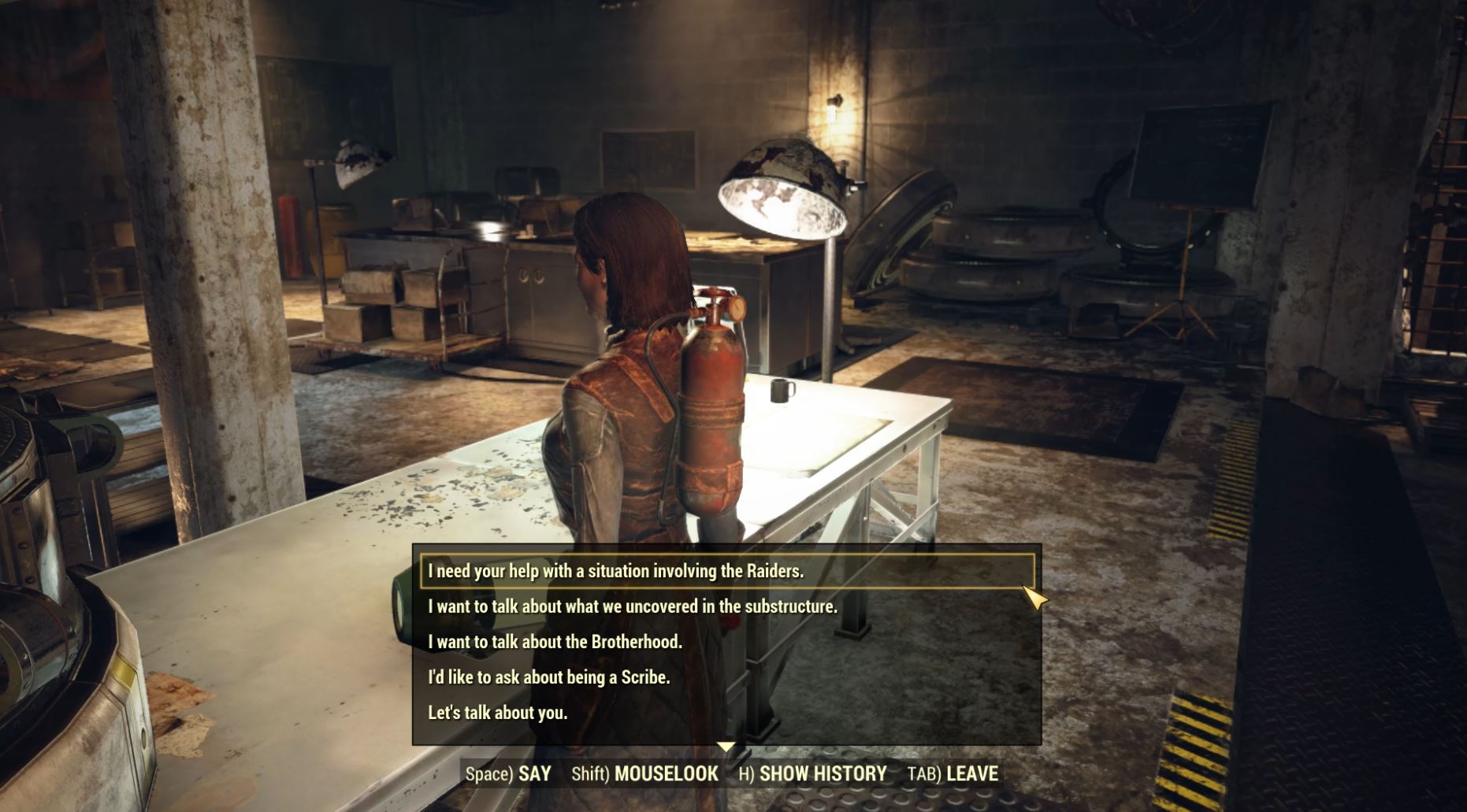Image resolution: width=1467 pixels, height=812 pixels.
Task: Open SHOW HISTORY for the conversation
Action: 823,774
